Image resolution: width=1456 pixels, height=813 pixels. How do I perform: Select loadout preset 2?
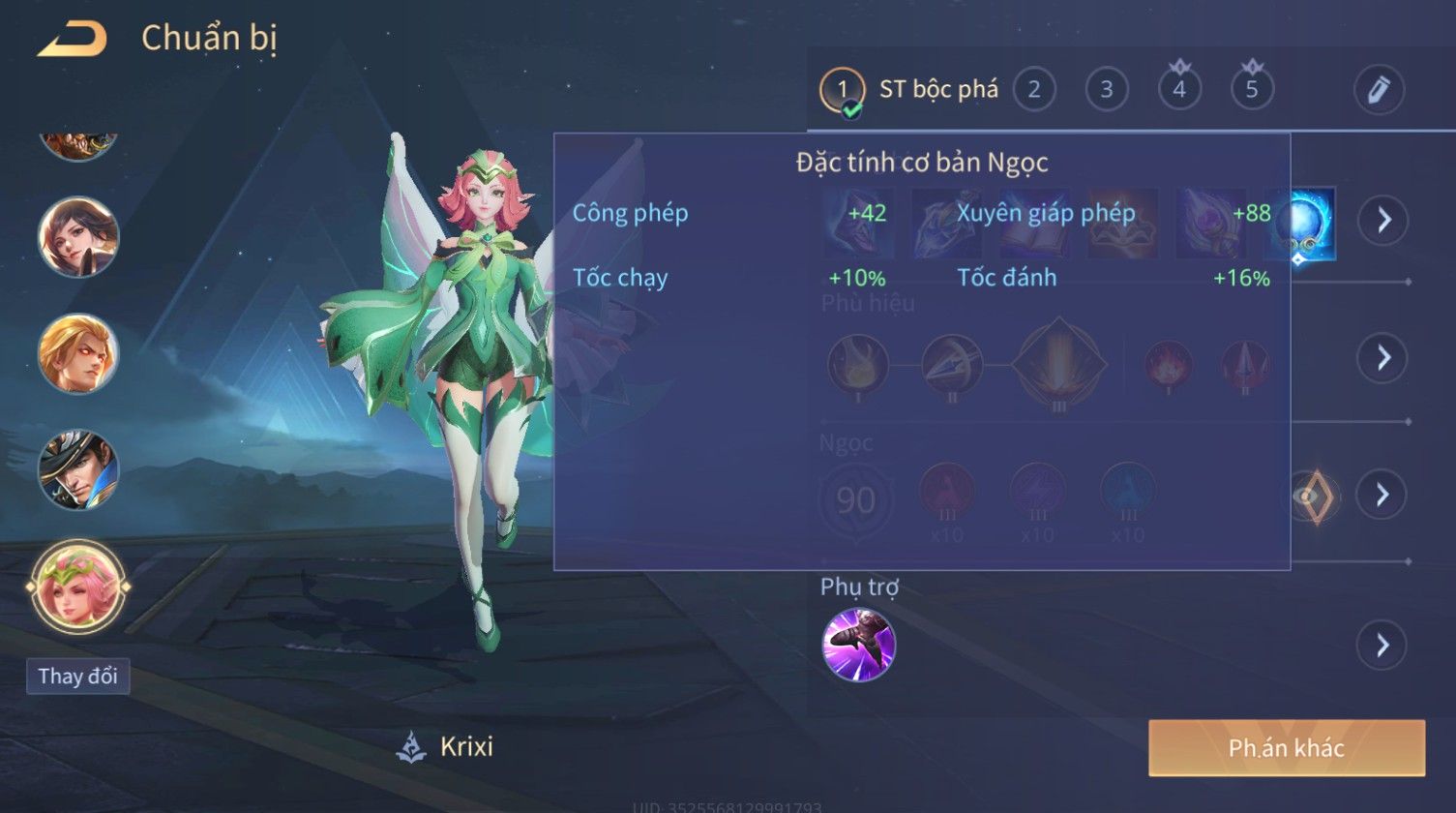tap(1034, 90)
